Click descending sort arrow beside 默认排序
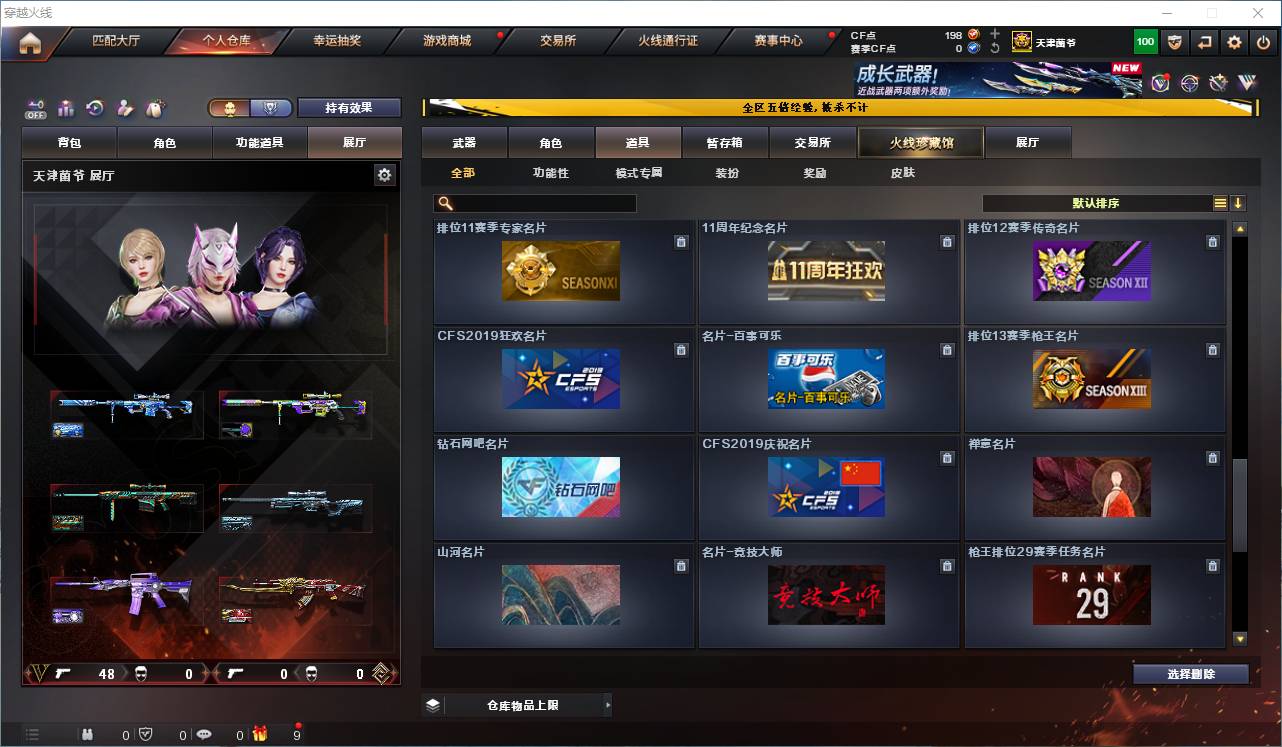The image size is (1282, 747). [x=1240, y=202]
